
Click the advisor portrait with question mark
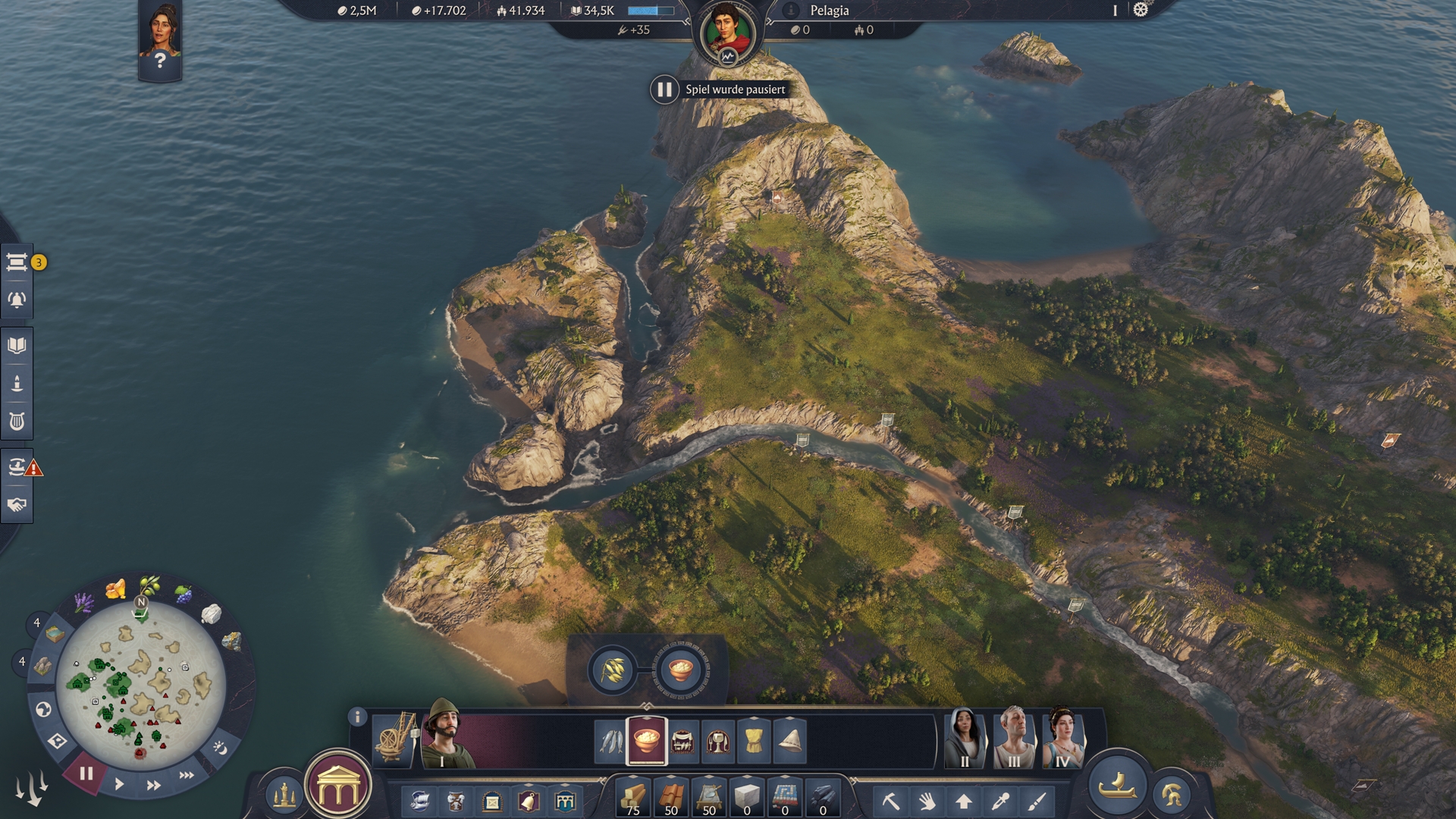coord(159,39)
